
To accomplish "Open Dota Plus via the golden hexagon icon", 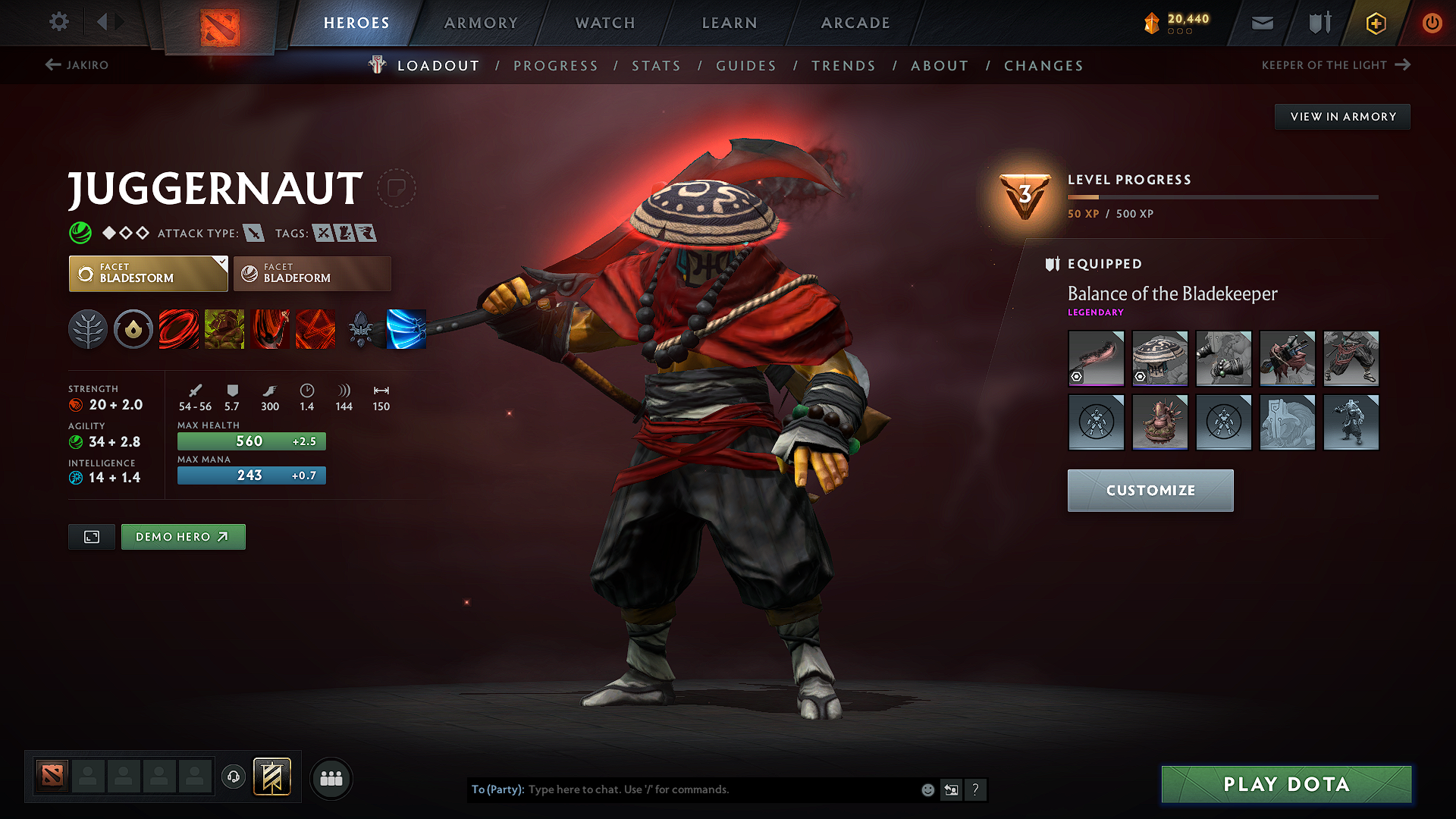I will [x=1375, y=23].
